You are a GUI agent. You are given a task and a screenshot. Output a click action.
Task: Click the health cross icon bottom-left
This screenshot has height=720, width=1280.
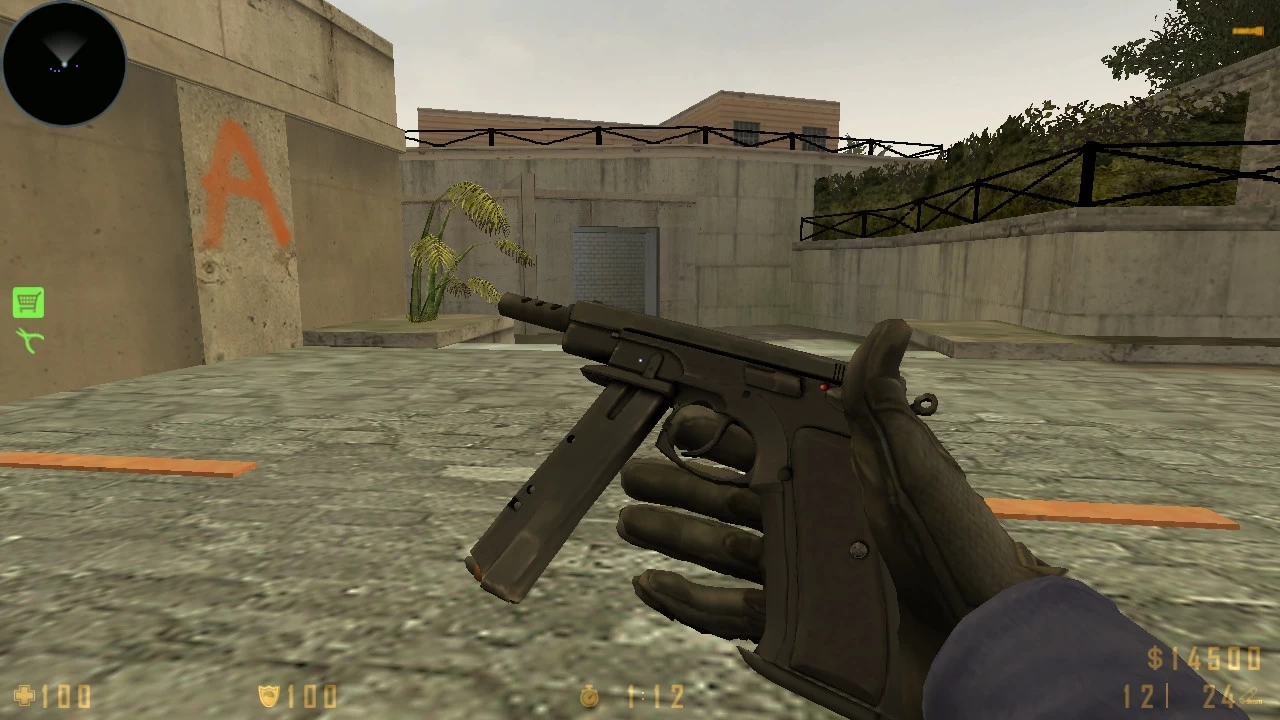[x=22, y=696]
